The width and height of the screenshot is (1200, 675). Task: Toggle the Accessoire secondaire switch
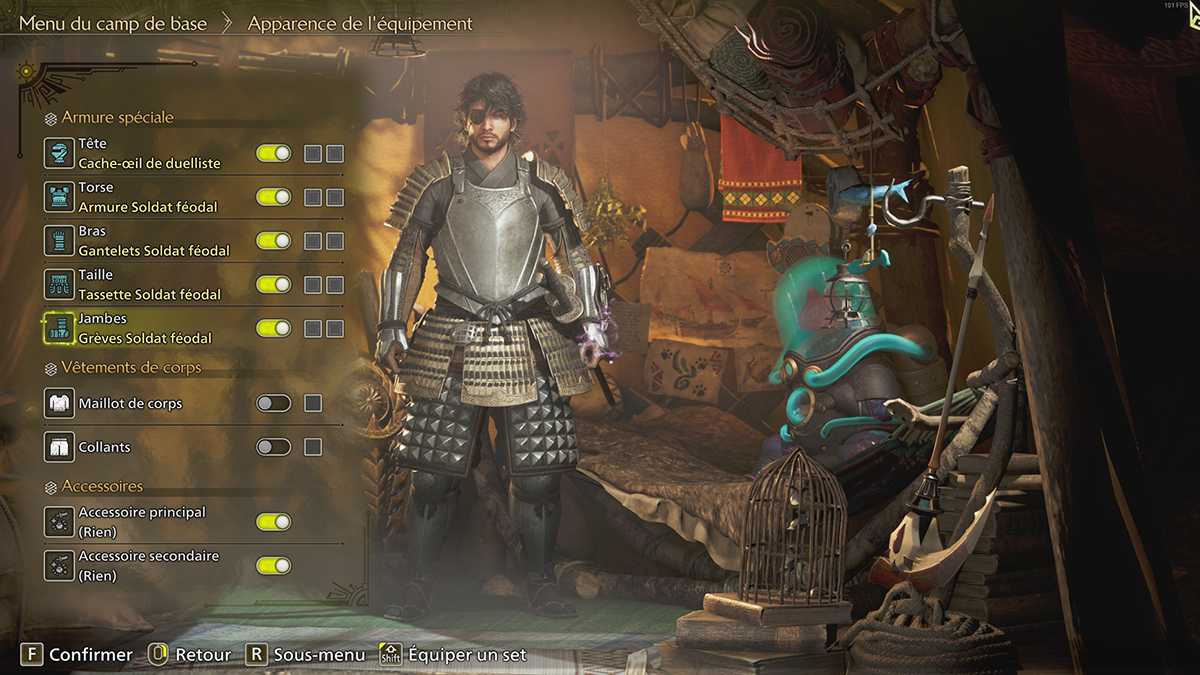[x=273, y=566]
